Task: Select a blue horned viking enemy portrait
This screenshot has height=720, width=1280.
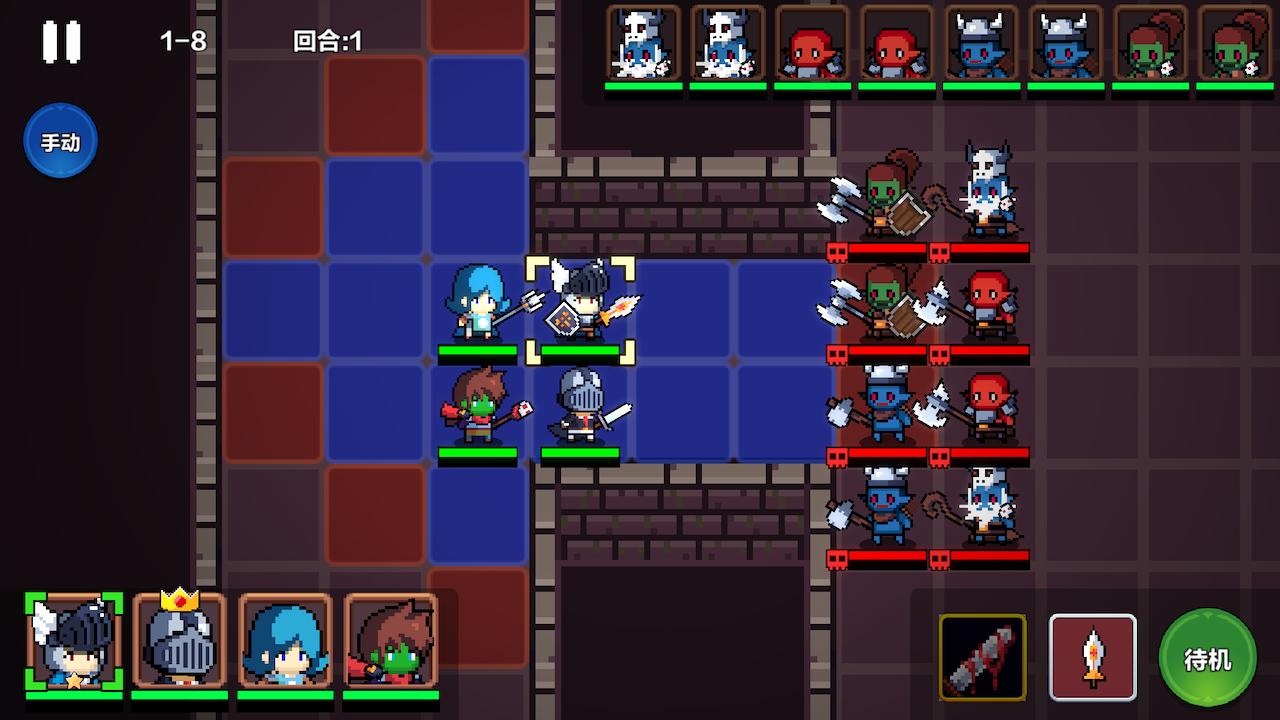Action: (x=982, y=45)
